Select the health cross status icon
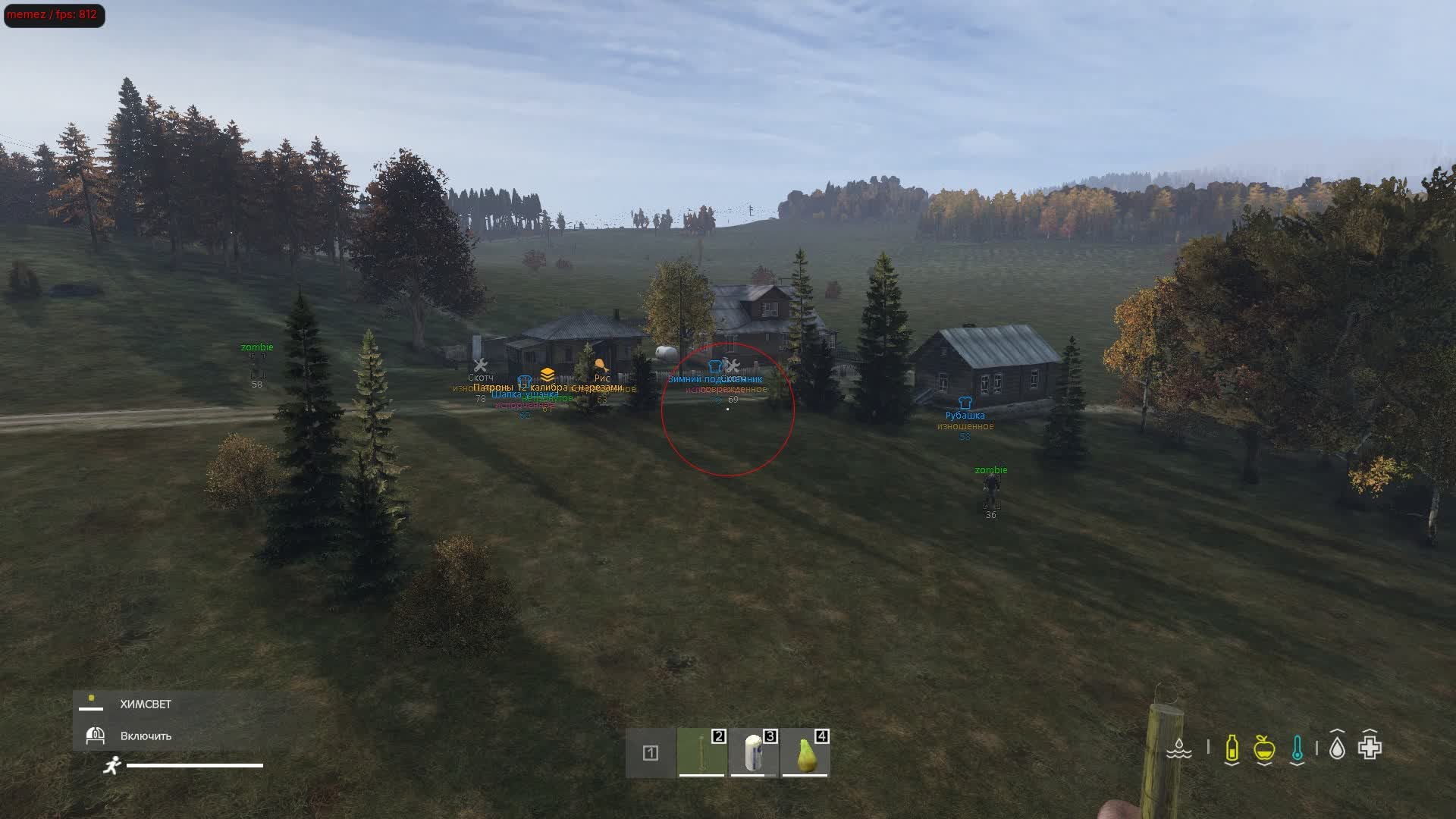 point(1370,749)
